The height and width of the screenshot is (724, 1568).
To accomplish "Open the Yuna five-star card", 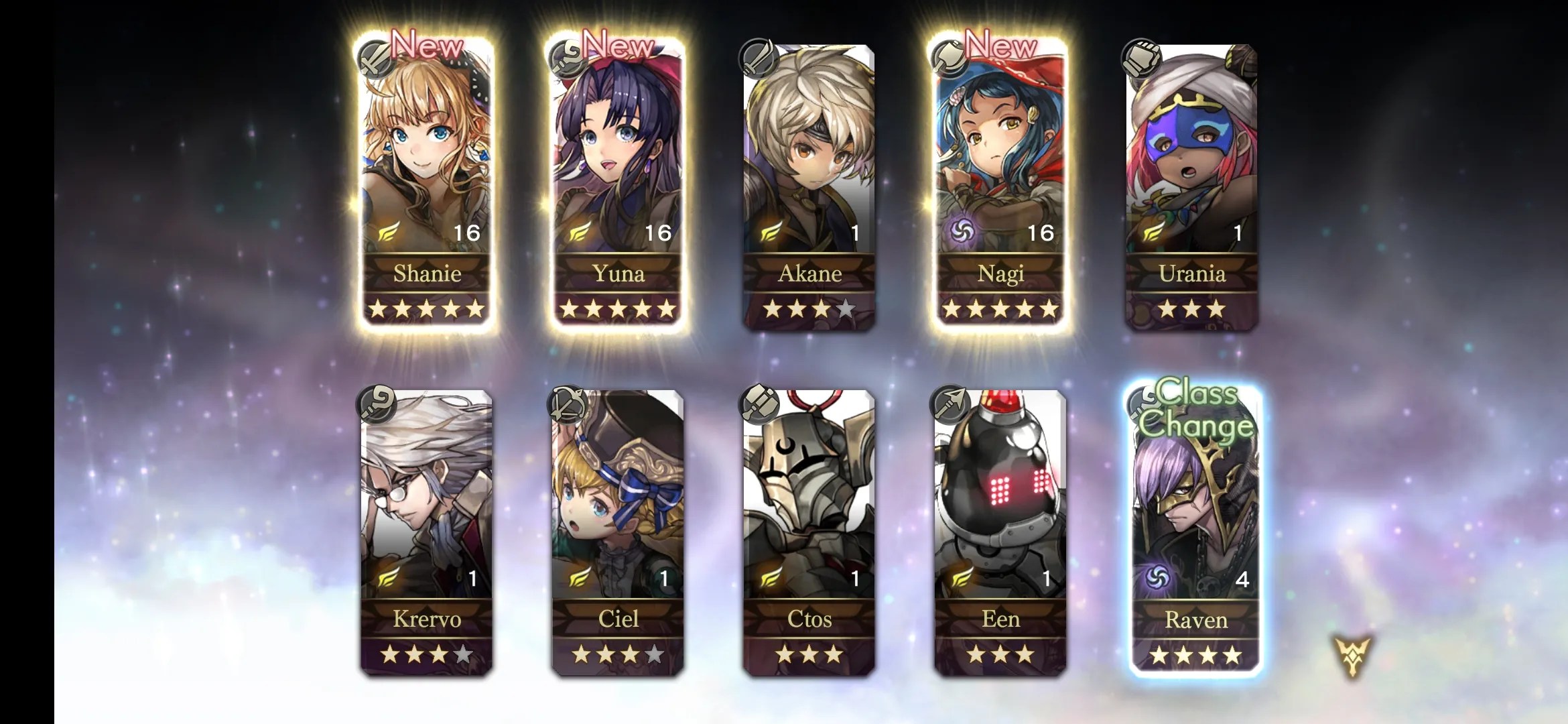I will point(618,184).
